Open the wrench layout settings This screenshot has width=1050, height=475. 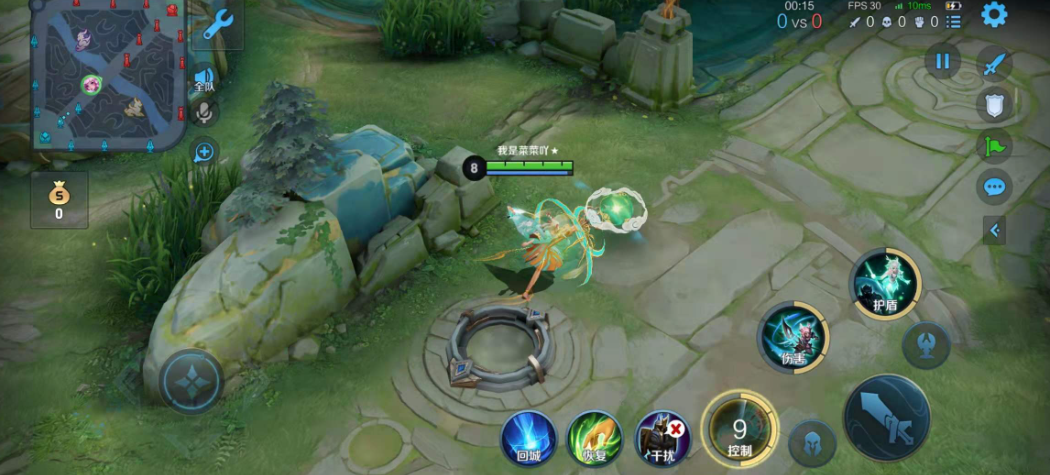click(x=217, y=25)
